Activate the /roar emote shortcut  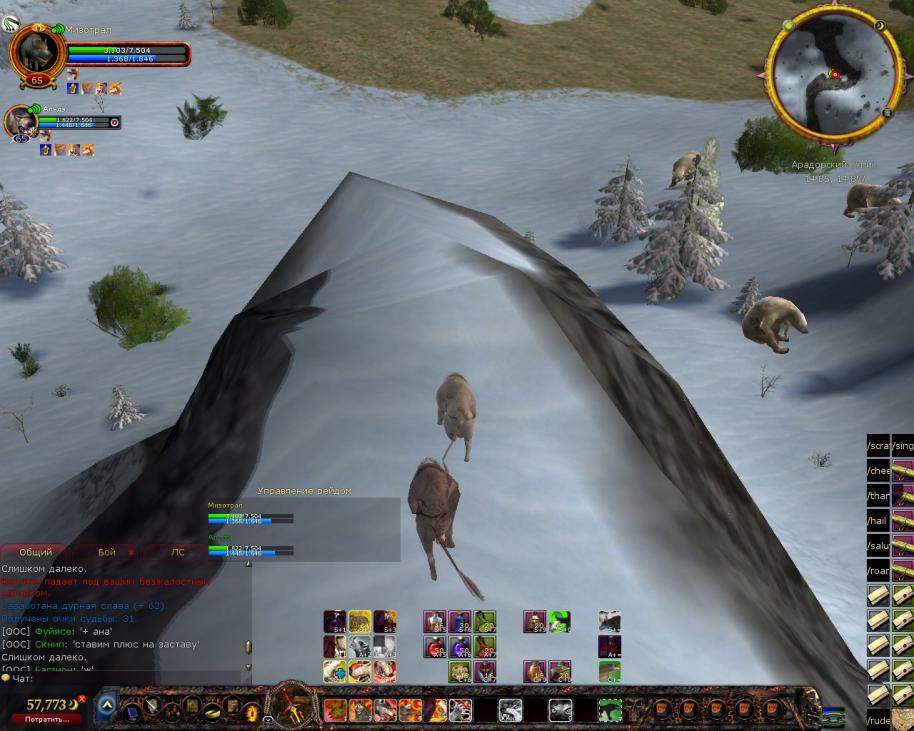878,572
